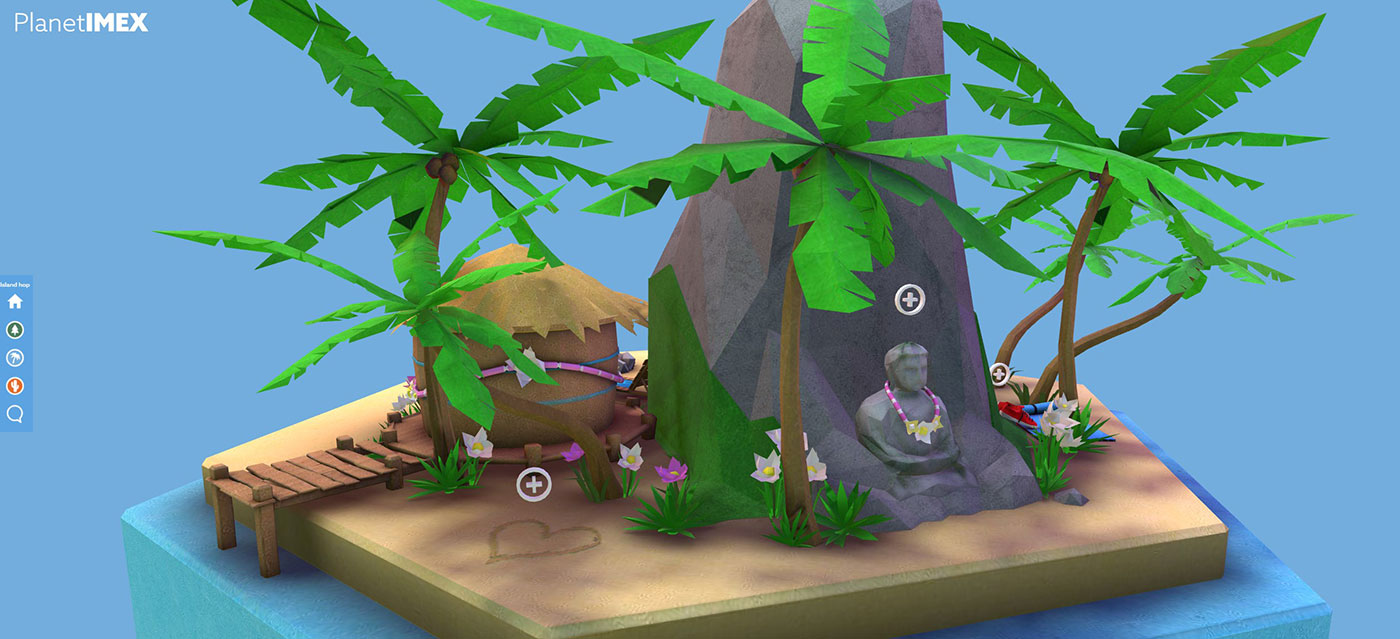1400x639 pixels.
Task: Hop to the green pine tree island
Action: coord(15,330)
